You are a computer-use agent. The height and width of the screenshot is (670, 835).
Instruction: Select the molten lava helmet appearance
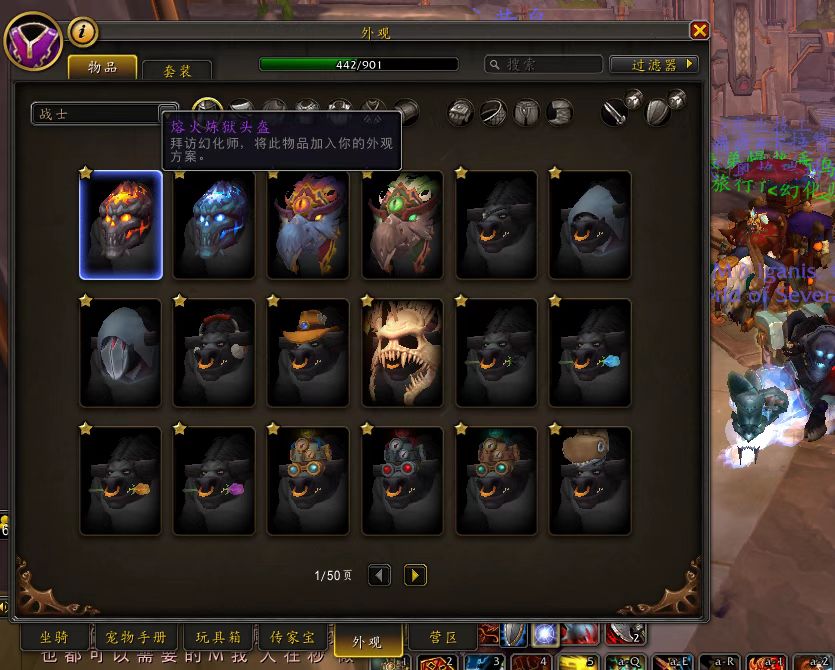click(x=121, y=225)
